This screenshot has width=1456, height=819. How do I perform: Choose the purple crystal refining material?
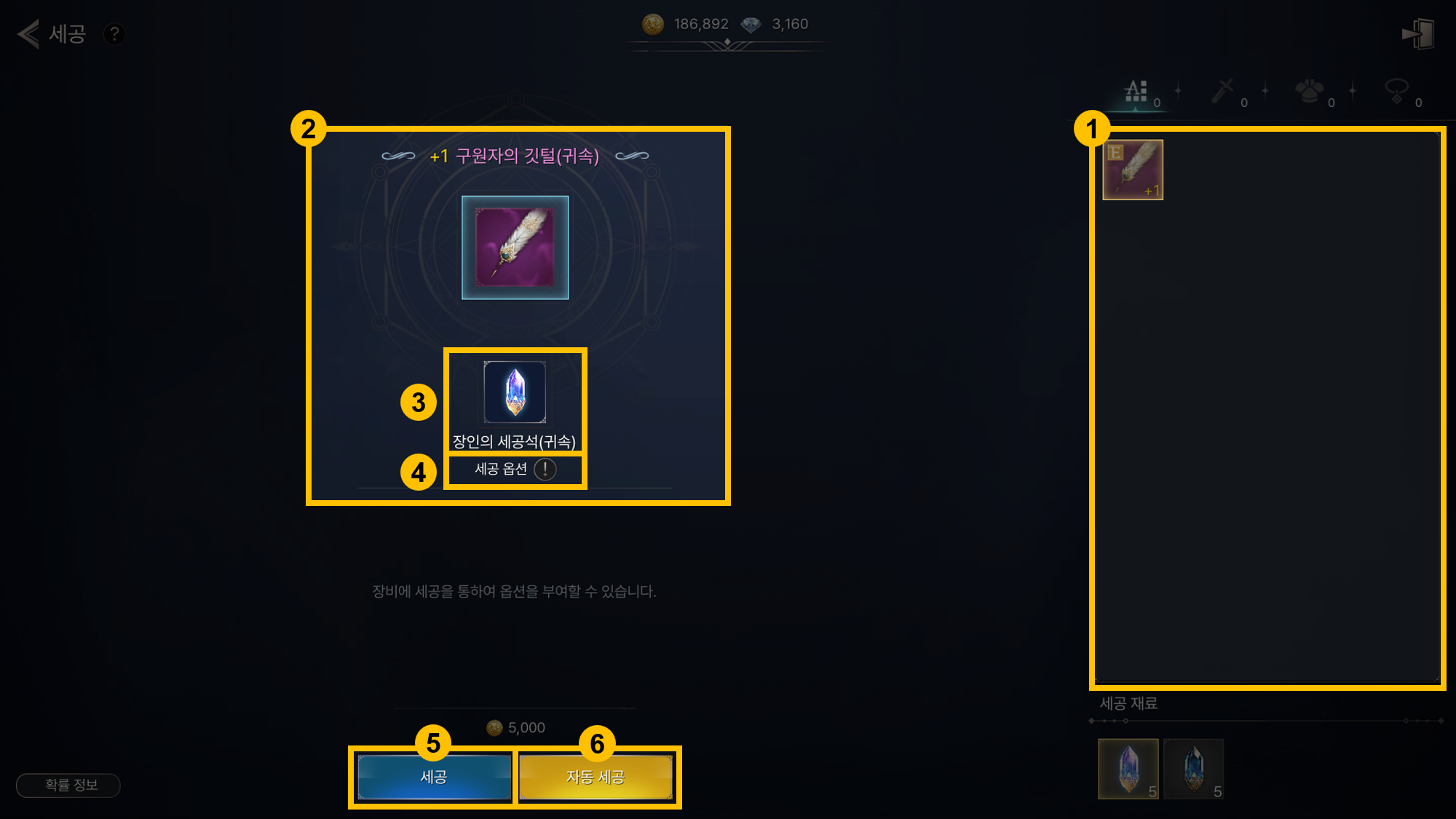(x=1128, y=769)
